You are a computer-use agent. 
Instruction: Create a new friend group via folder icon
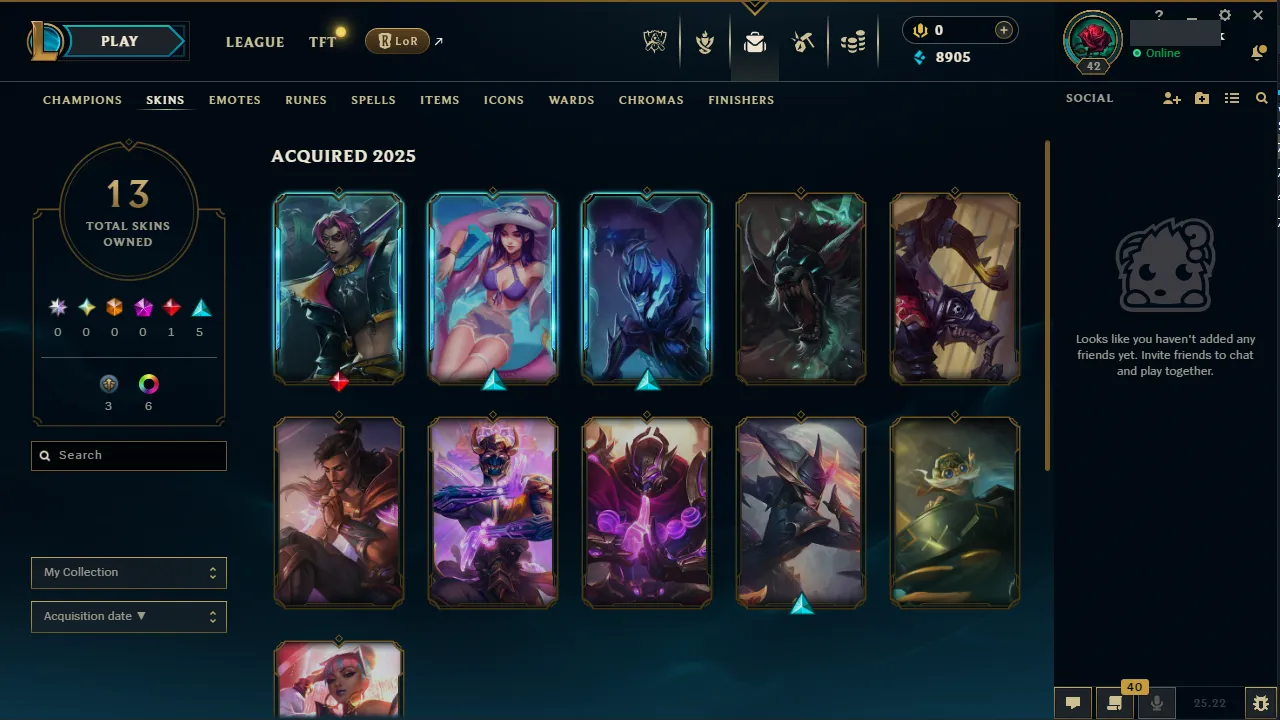pos(1201,98)
